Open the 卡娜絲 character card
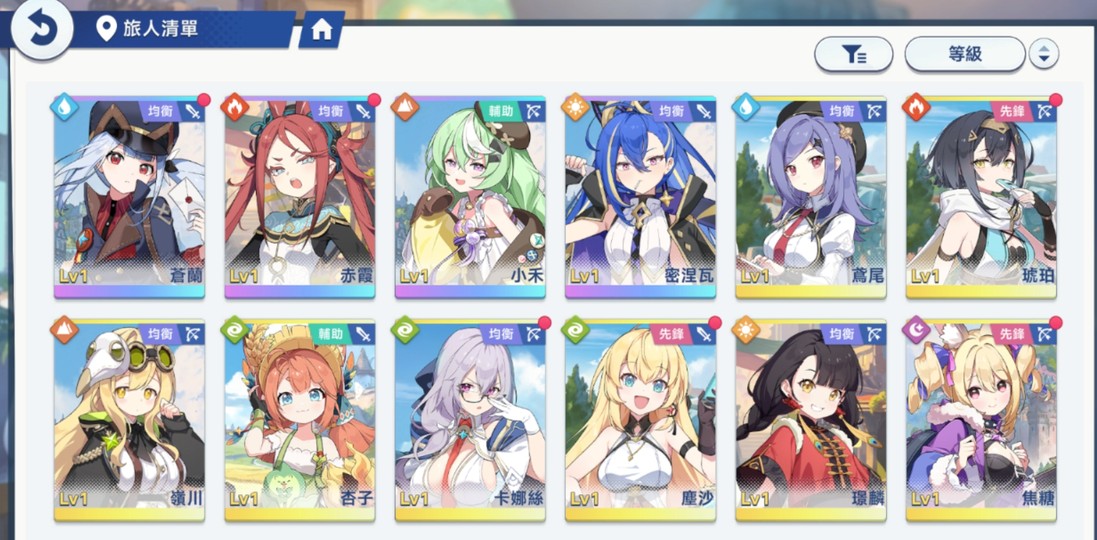Viewport: 1097px width, 540px height. pyautogui.click(x=470, y=420)
